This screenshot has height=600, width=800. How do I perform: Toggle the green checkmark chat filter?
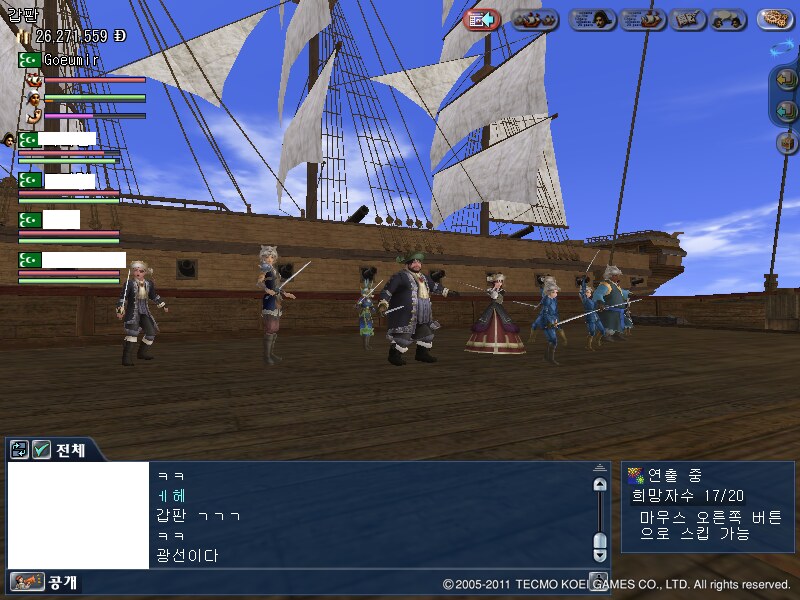point(41,450)
